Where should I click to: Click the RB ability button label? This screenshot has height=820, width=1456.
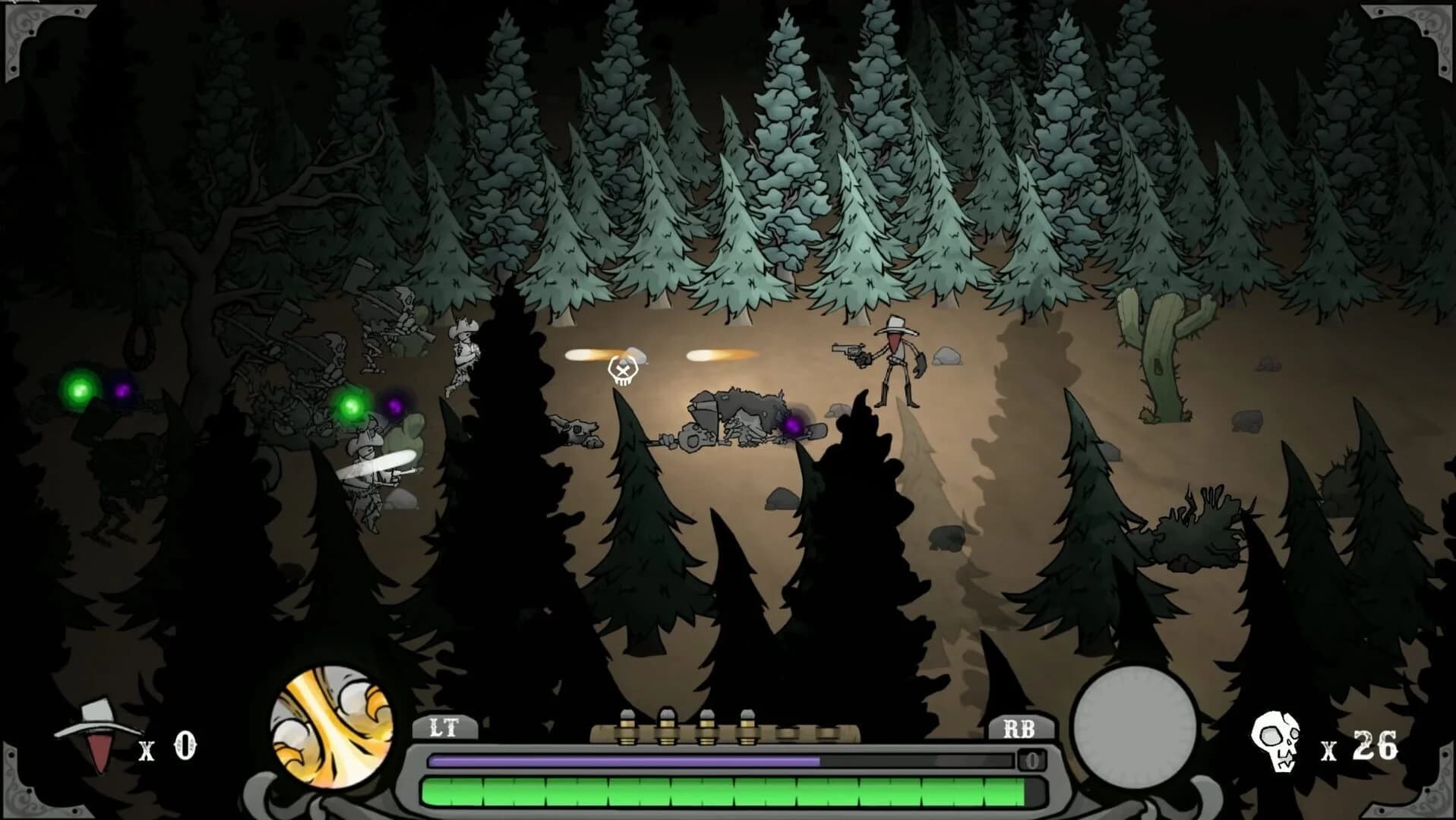click(1019, 728)
